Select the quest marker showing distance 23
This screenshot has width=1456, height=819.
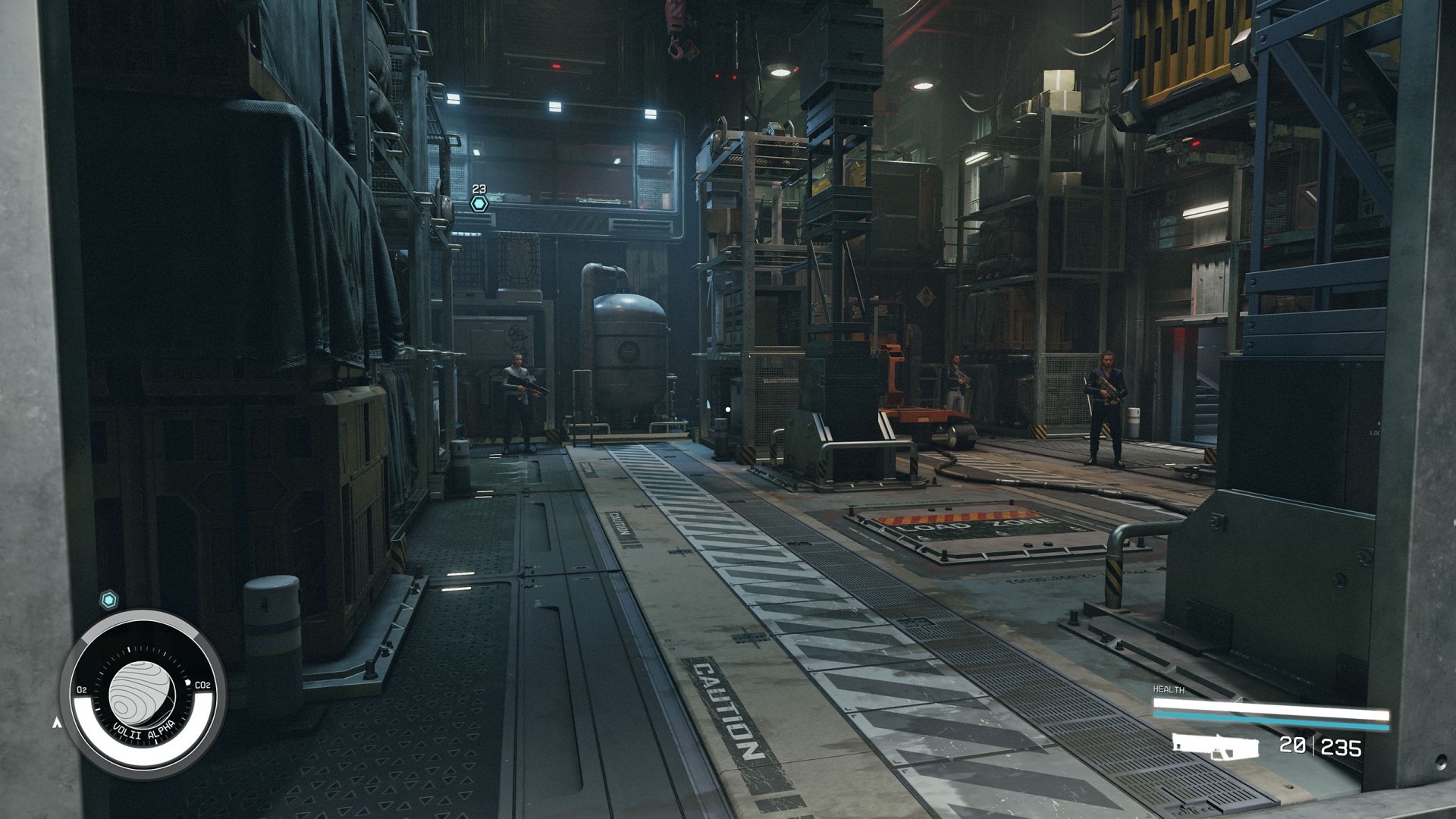pos(479,203)
